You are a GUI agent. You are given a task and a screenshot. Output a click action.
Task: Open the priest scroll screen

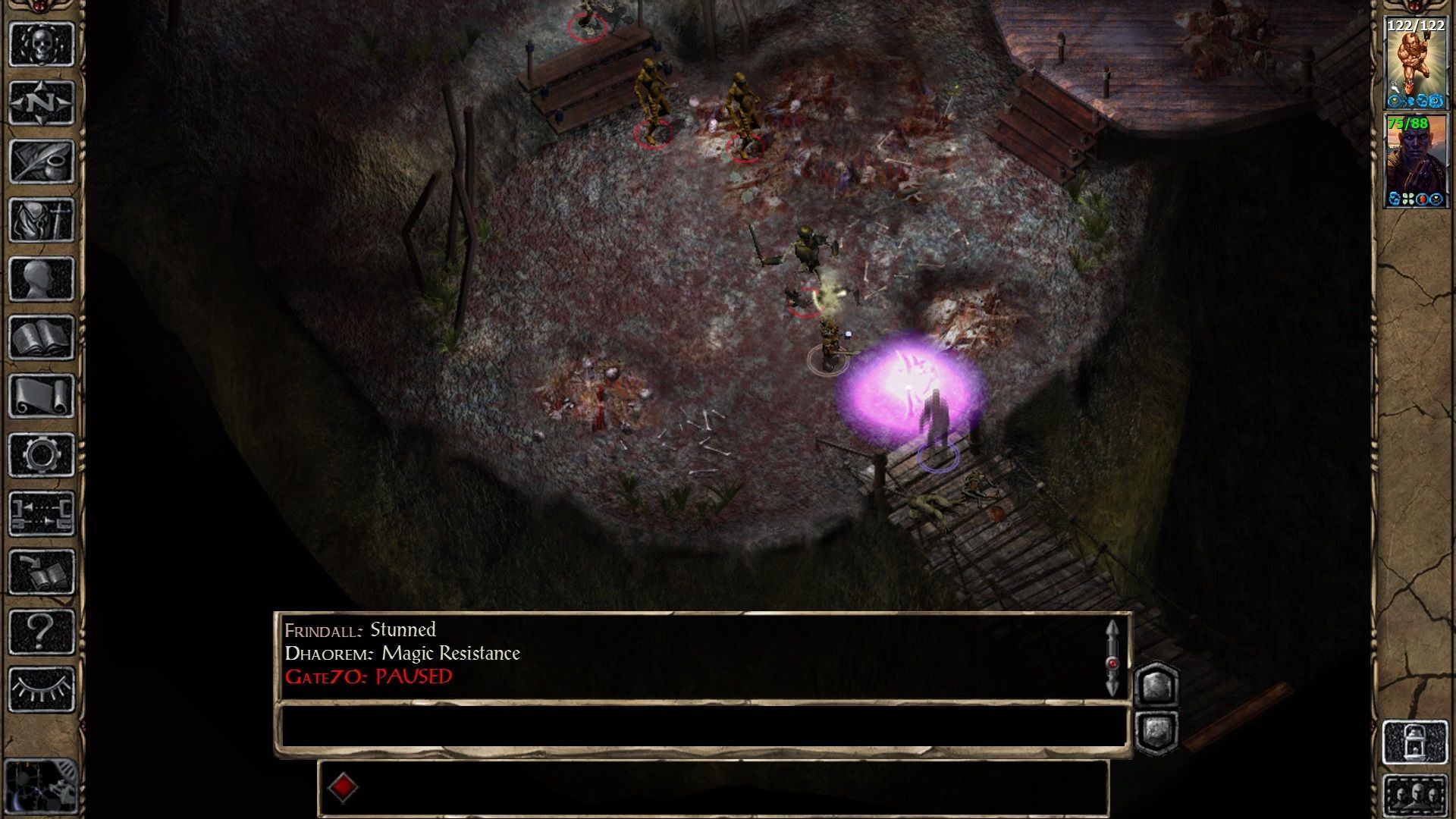(x=41, y=396)
